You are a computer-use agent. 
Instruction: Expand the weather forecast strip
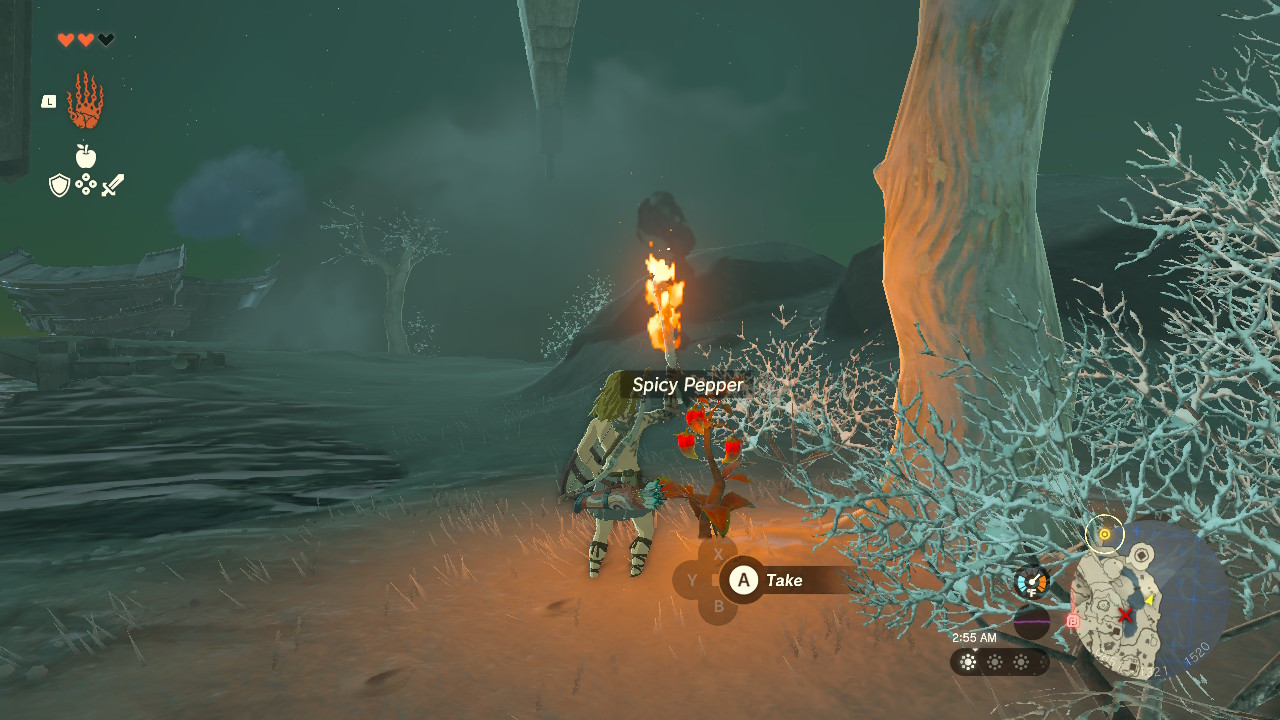tap(998, 661)
